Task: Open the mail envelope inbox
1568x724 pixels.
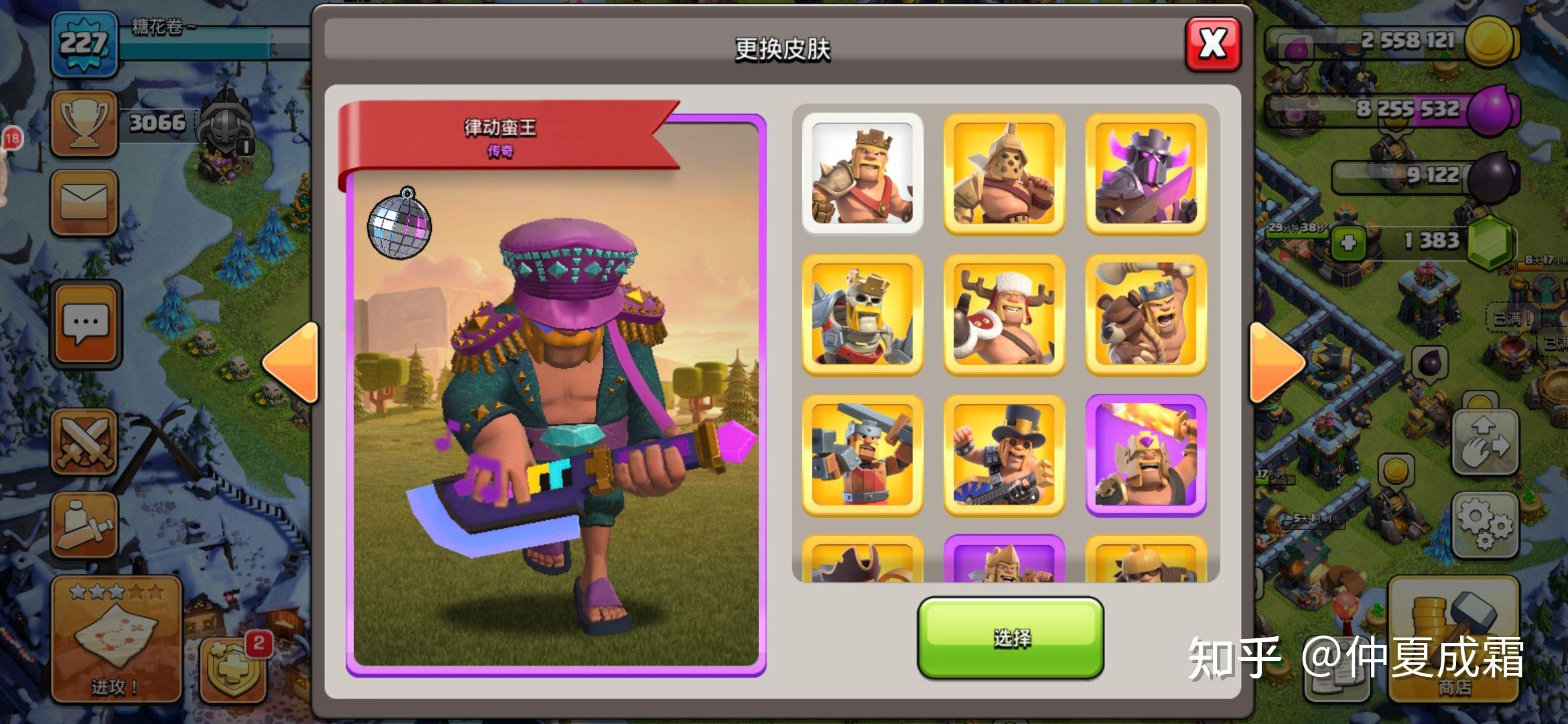Action: [x=84, y=202]
